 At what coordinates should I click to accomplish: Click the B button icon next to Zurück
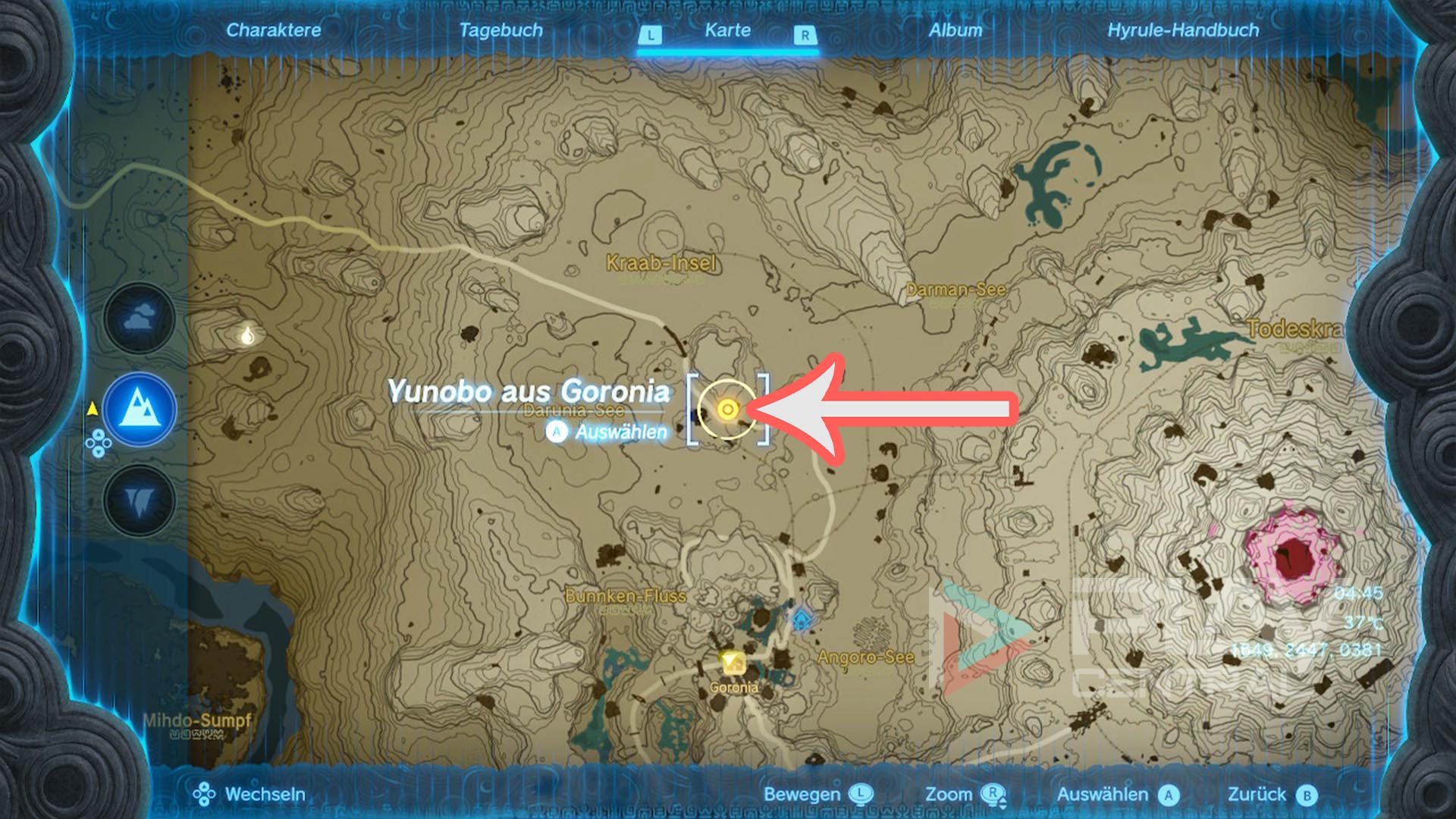point(1307,795)
